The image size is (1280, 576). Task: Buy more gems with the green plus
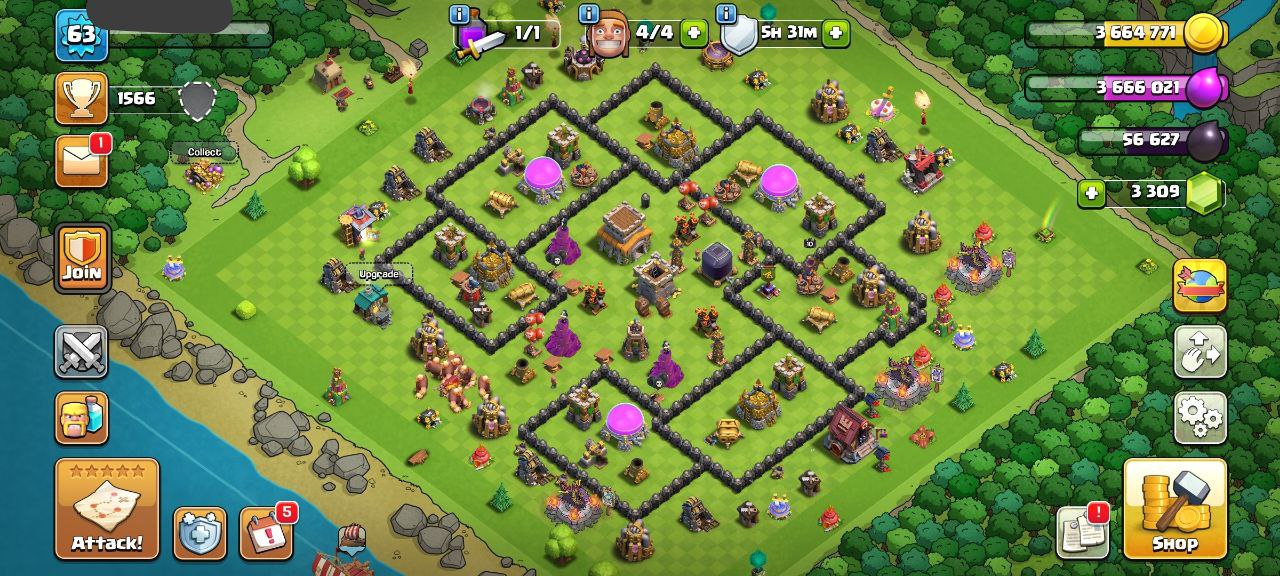(x=1091, y=192)
